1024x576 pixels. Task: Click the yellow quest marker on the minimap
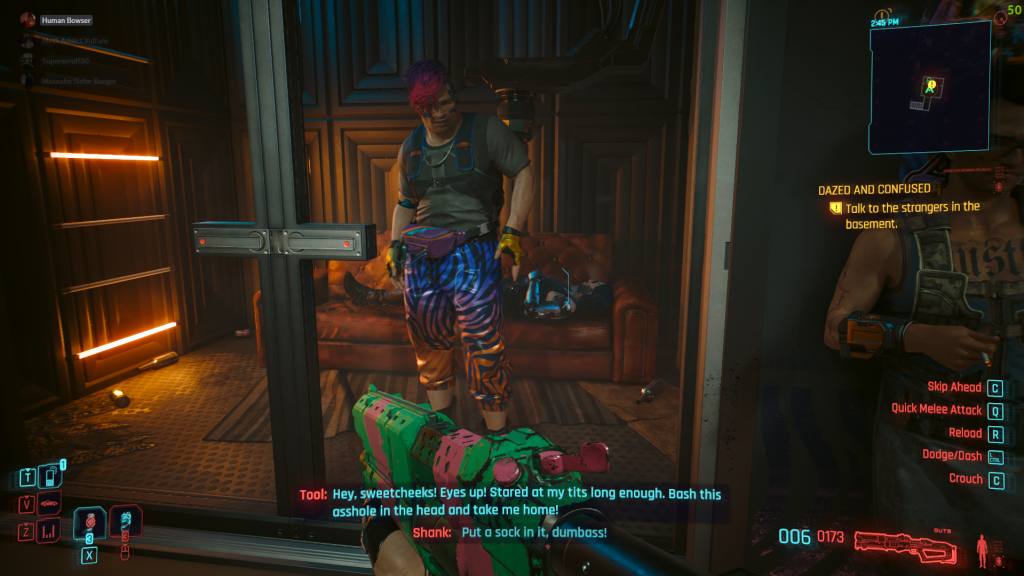tap(931, 86)
